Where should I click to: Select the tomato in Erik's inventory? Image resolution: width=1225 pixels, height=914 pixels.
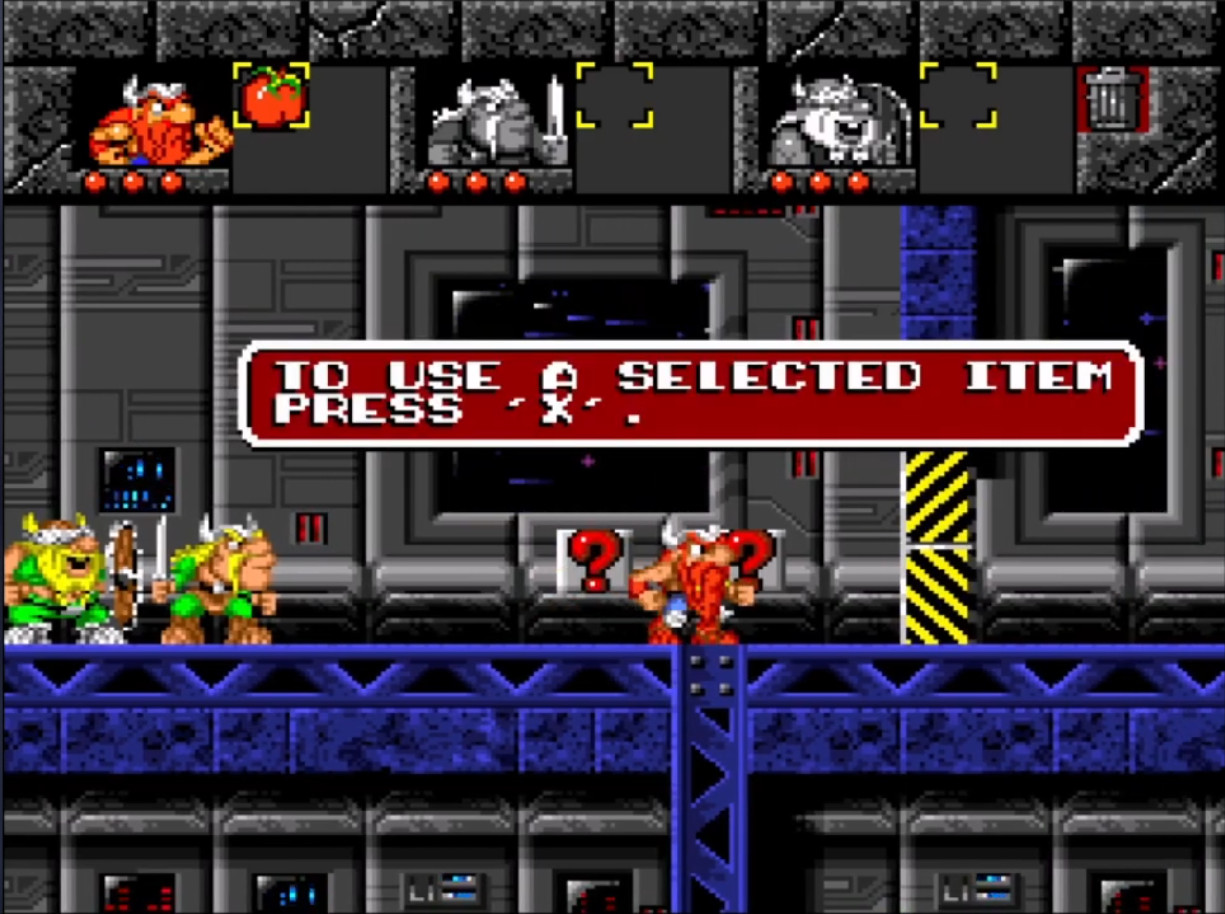pyautogui.click(x=271, y=97)
